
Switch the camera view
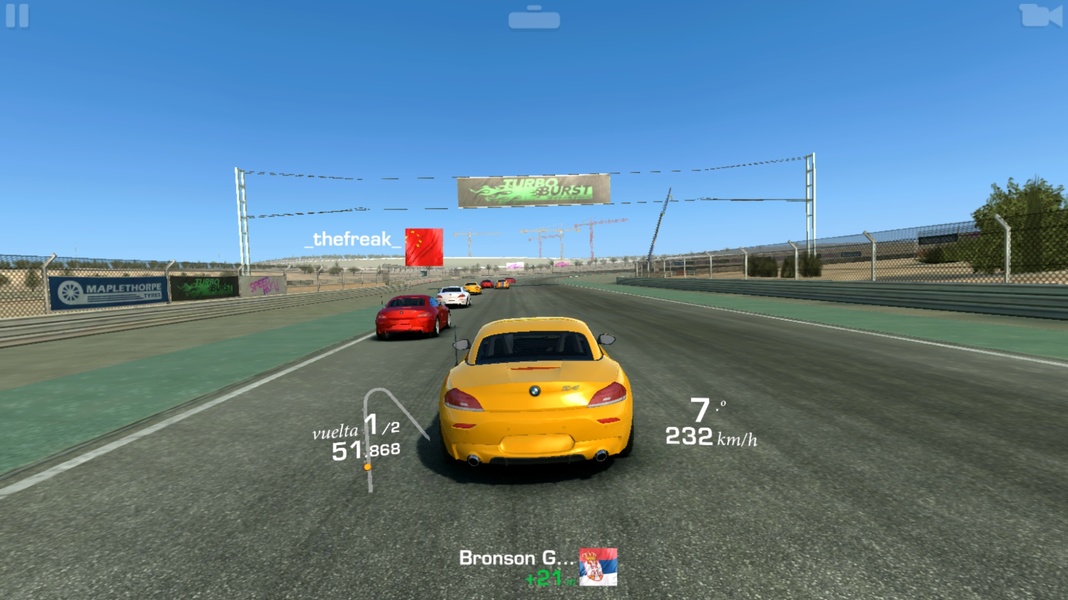point(1040,16)
